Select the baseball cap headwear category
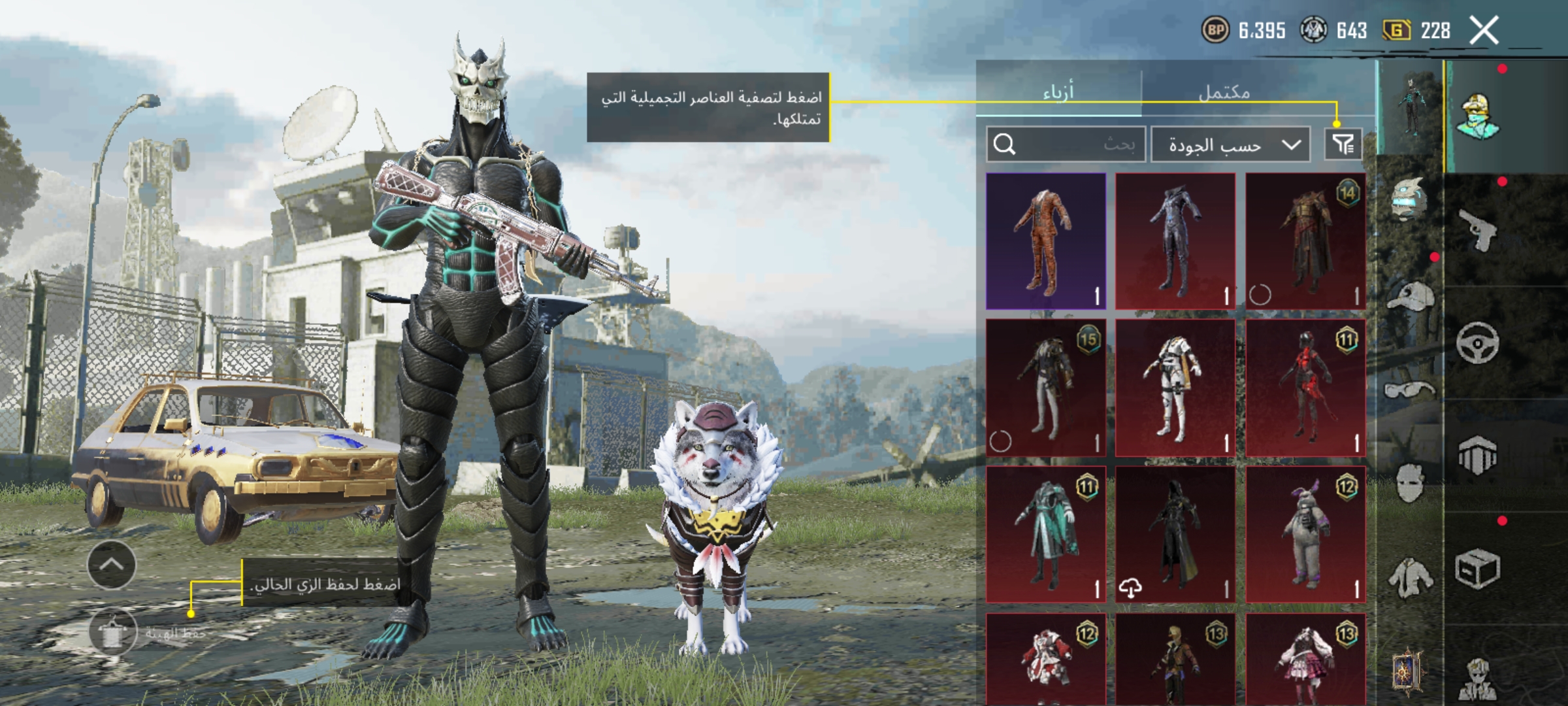Viewport: 1568px width, 706px height. click(1410, 297)
